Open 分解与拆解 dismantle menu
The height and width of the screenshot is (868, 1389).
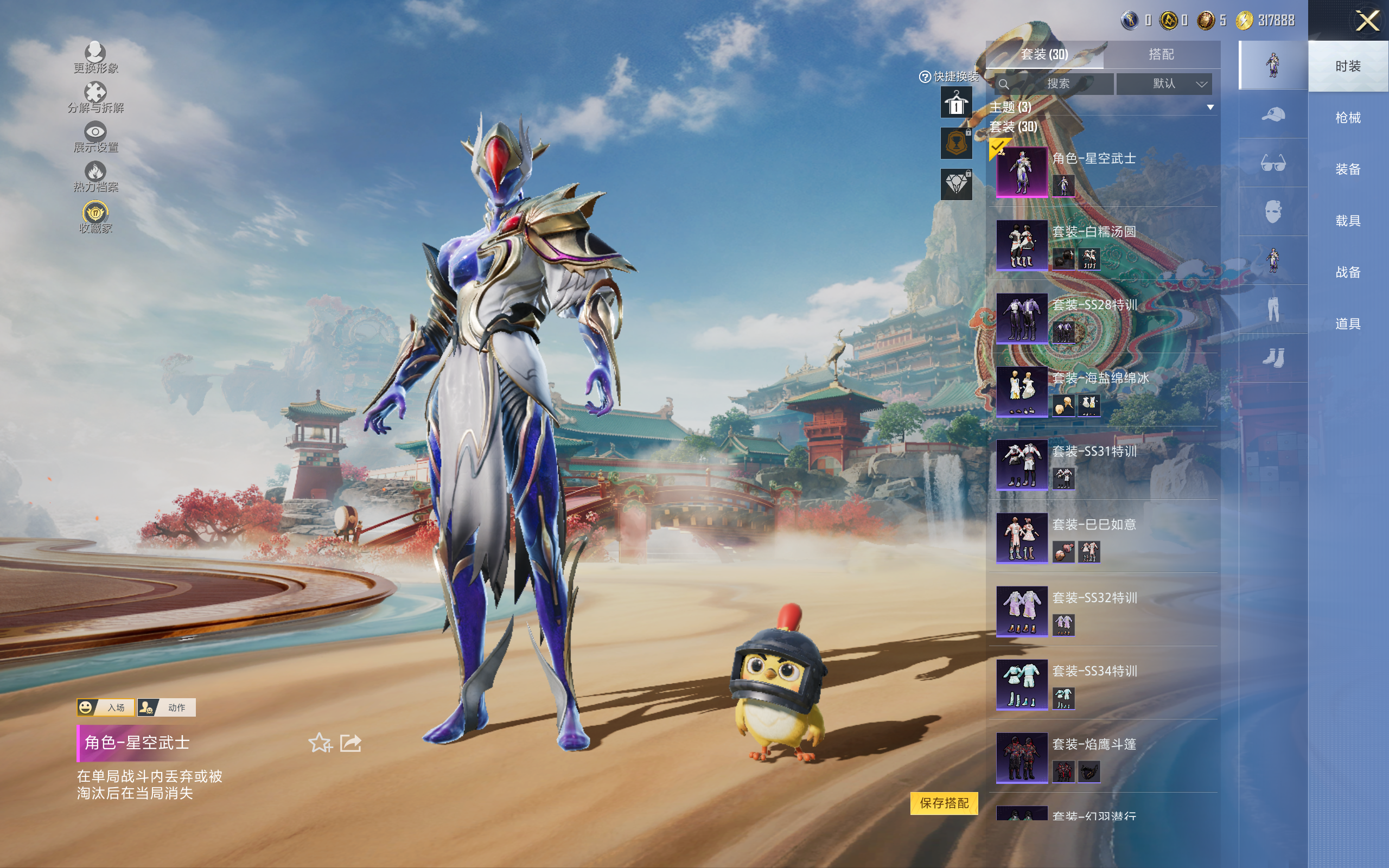pos(95,98)
